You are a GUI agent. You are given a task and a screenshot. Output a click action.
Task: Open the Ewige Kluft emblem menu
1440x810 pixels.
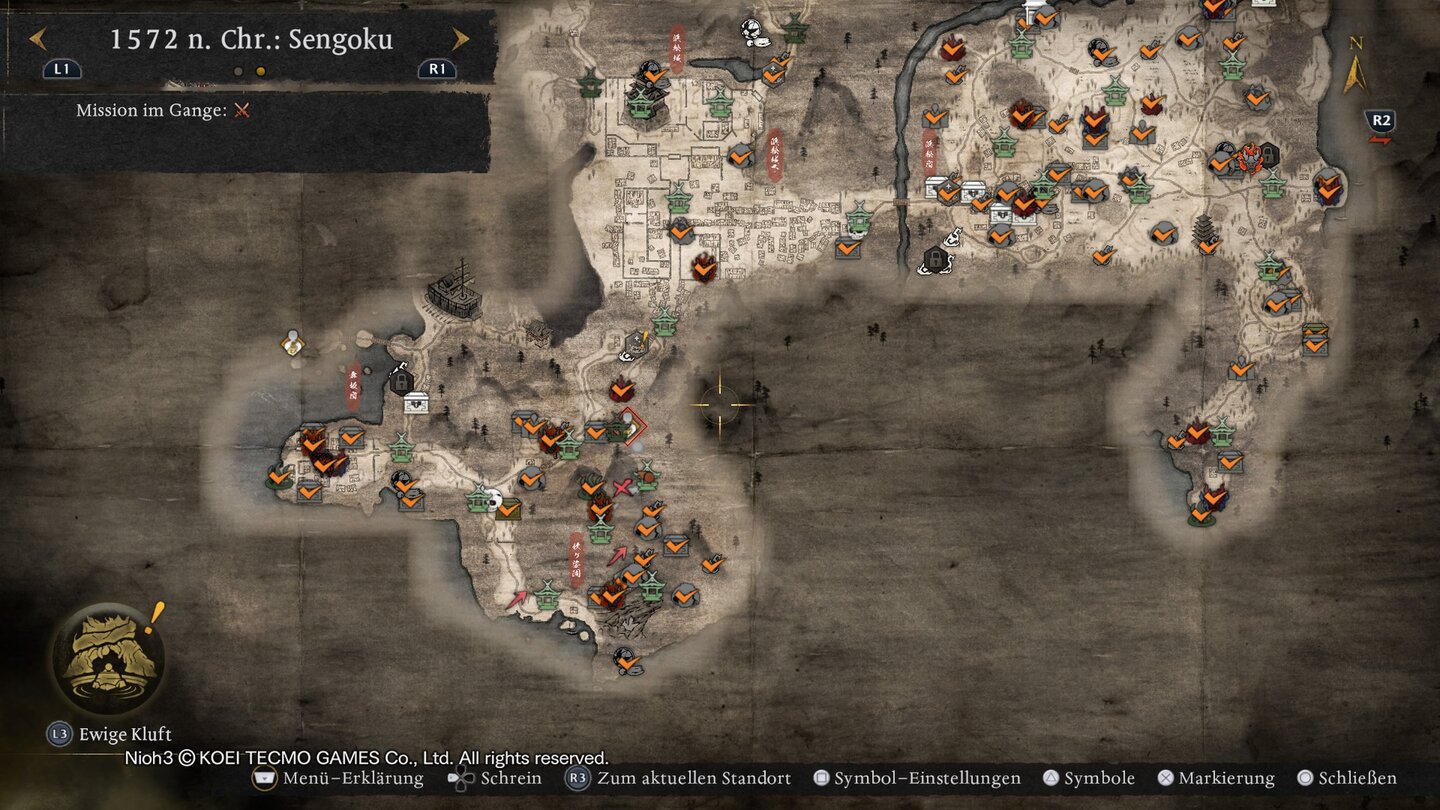tap(105, 665)
